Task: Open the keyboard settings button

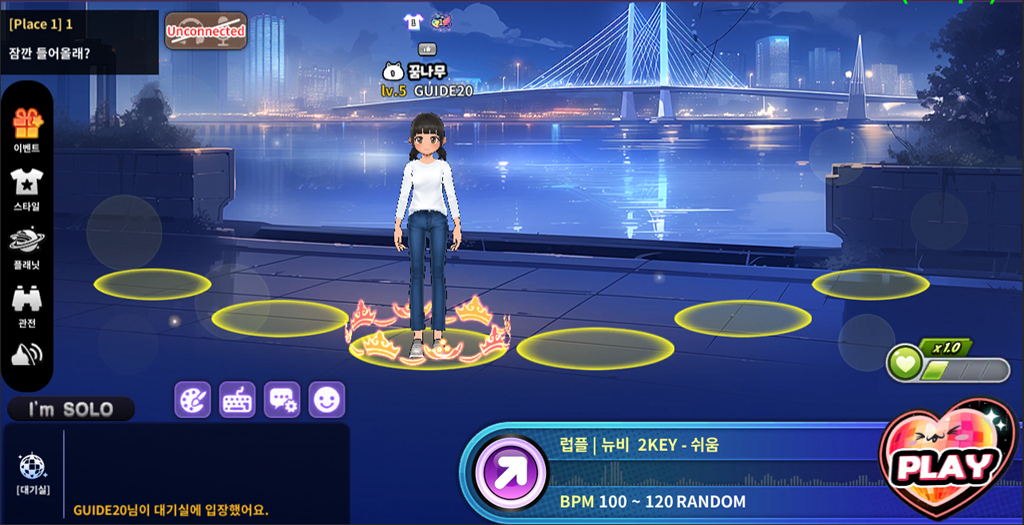Action: 237,400
